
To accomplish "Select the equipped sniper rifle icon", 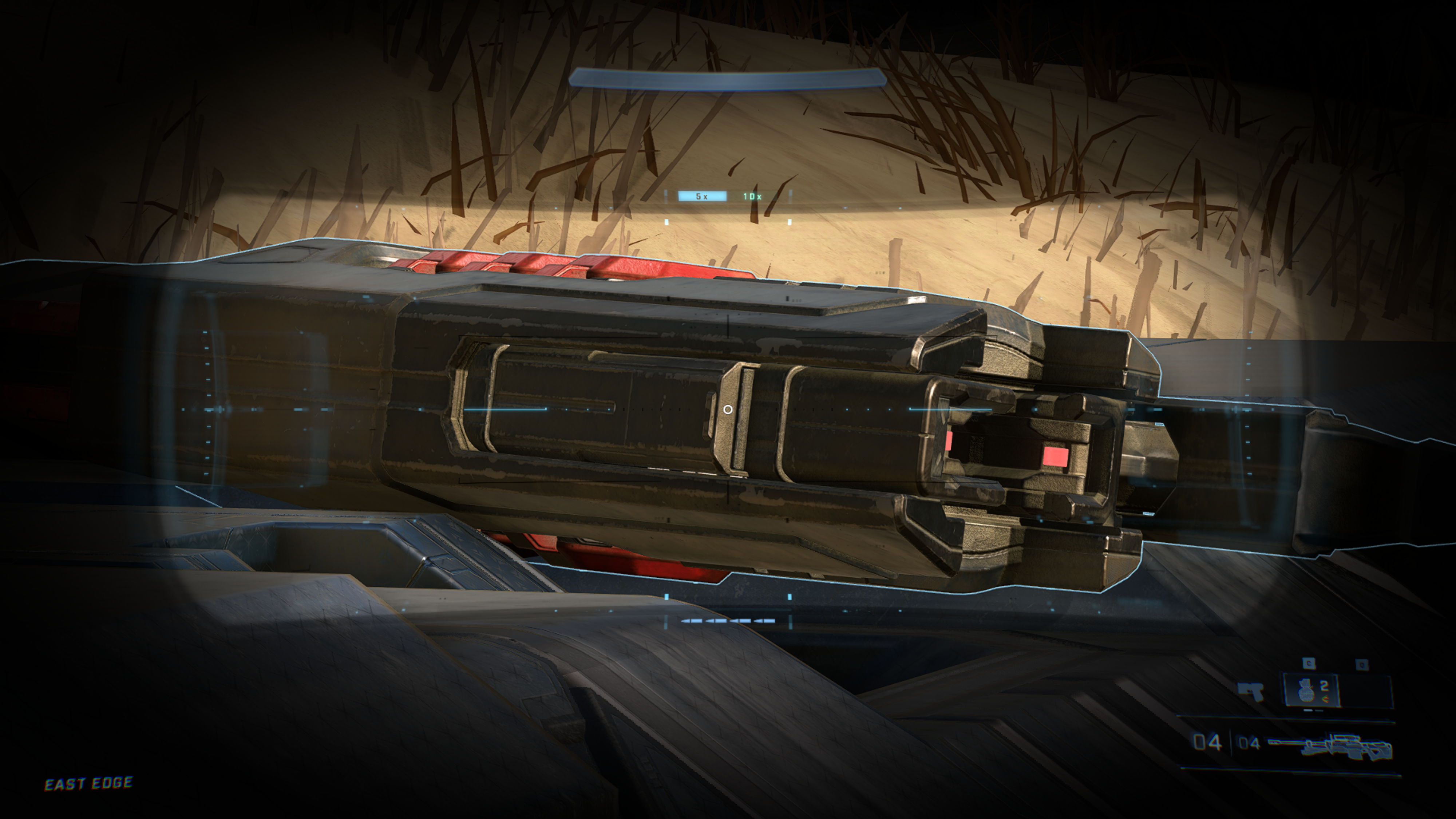I will [x=1330, y=744].
